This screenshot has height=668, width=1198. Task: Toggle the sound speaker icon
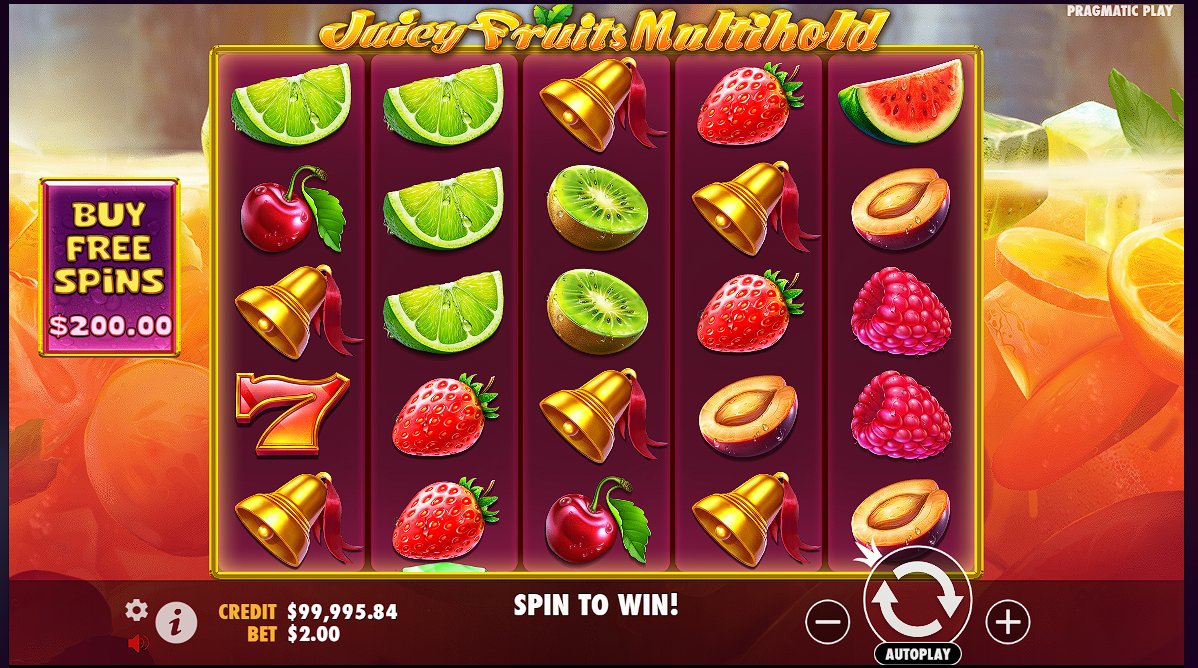(x=138, y=642)
